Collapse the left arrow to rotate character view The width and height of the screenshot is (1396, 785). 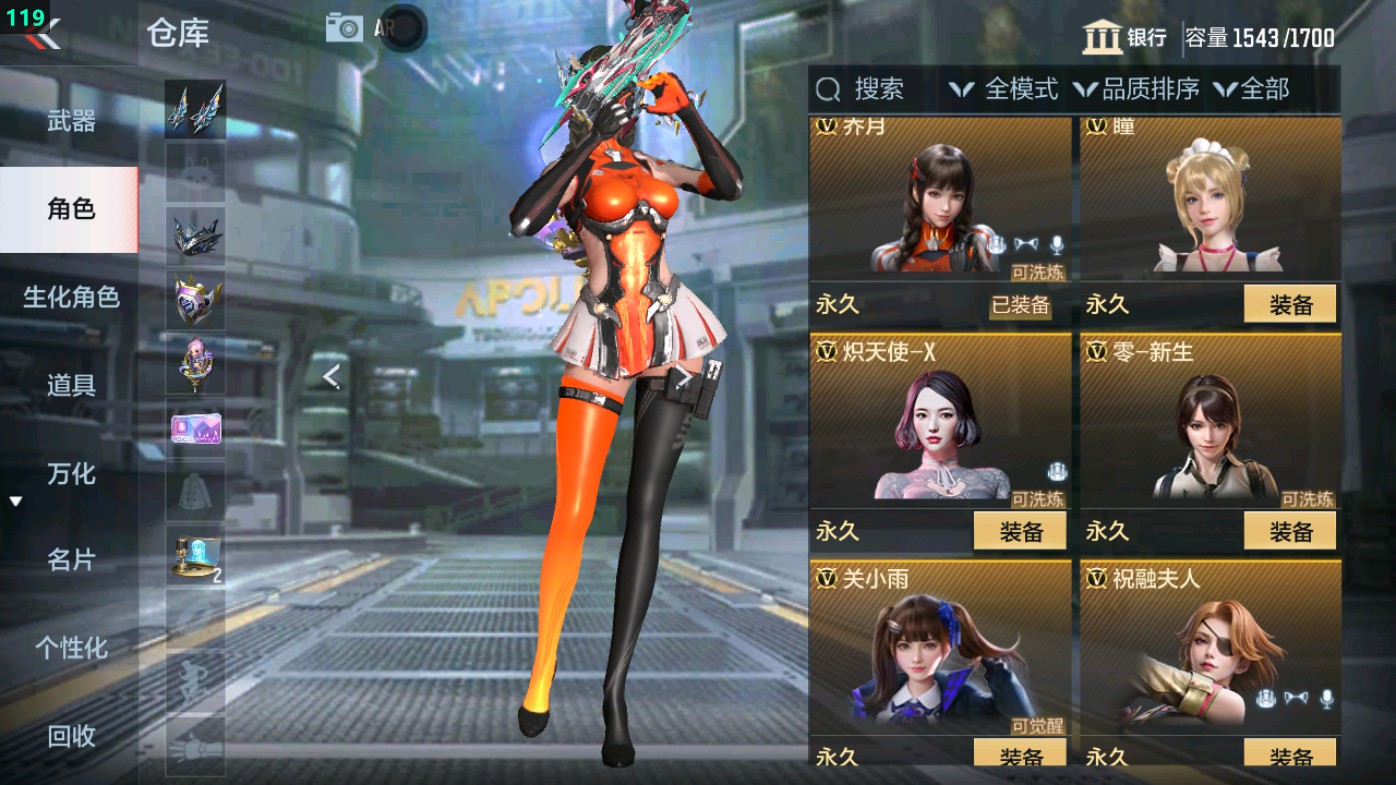coord(329,378)
